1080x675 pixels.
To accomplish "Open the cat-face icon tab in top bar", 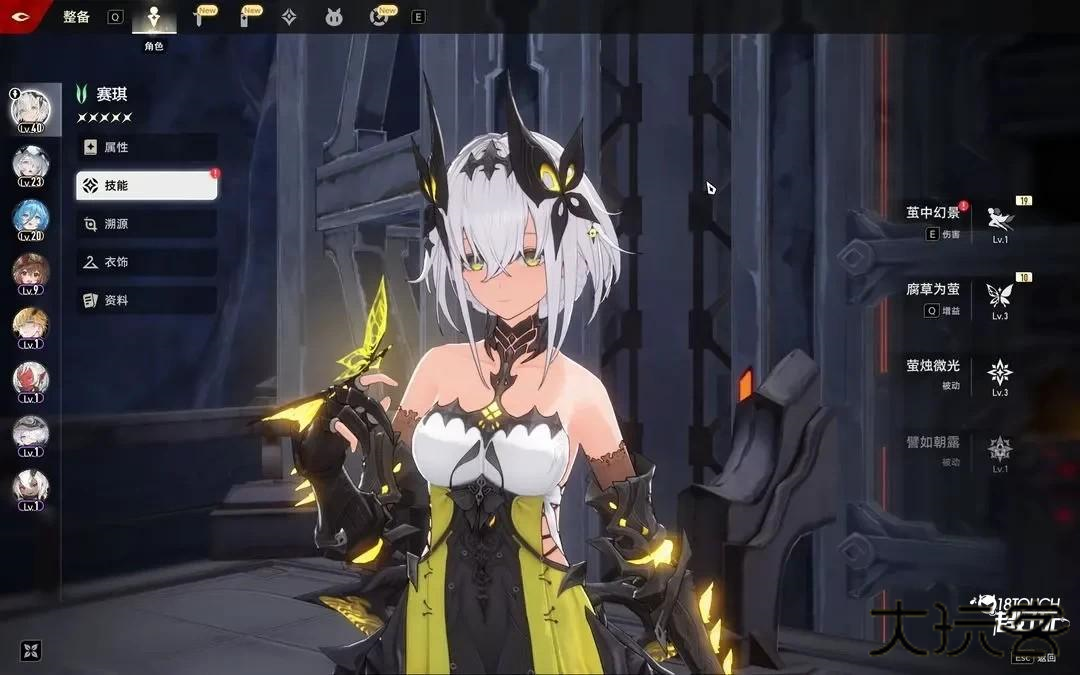I will pyautogui.click(x=334, y=17).
